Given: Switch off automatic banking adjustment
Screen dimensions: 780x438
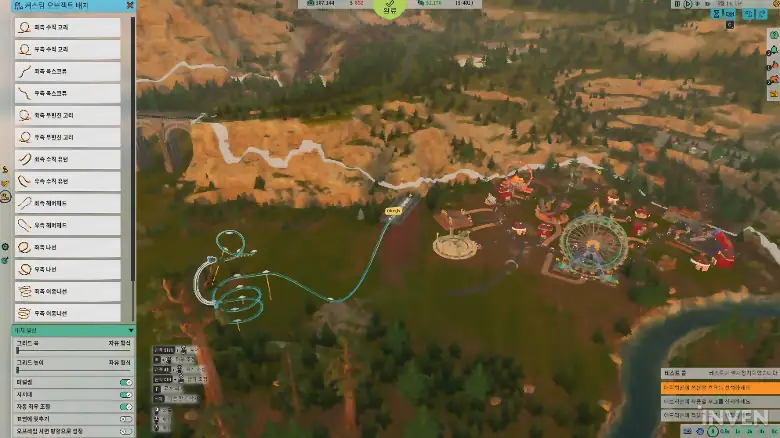Looking at the screenshot, I should (126, 407).
